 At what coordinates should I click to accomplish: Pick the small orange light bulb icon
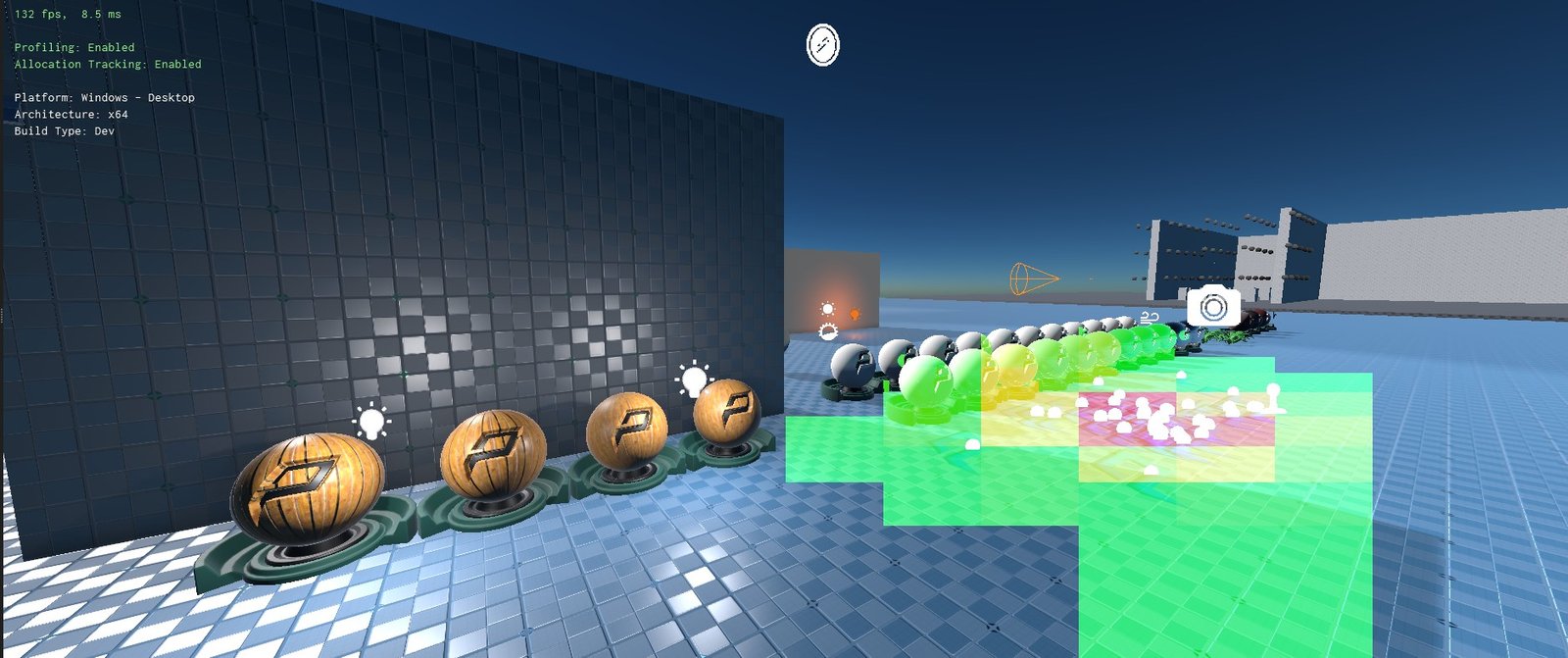[855, 315]
